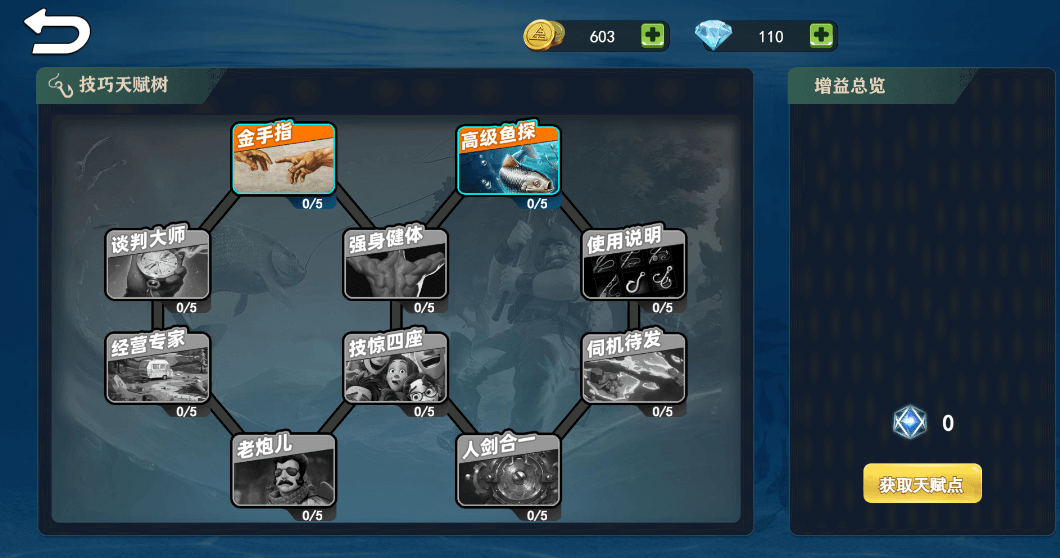Select the 老炮儿 talent node
This screenshot has width=1060, height=558.
284,471
